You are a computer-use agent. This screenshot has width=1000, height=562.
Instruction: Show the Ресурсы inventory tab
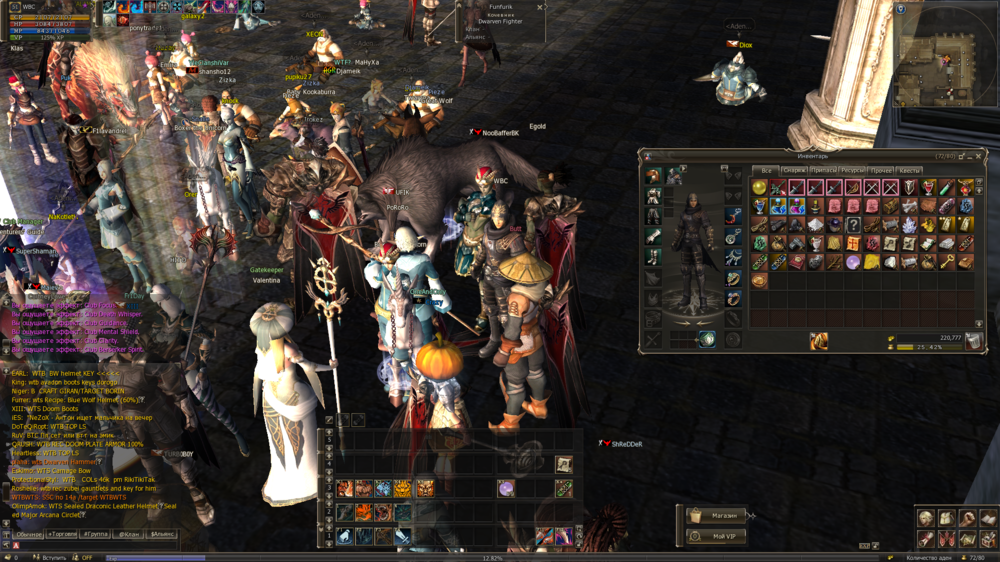[x=852, y=171]
